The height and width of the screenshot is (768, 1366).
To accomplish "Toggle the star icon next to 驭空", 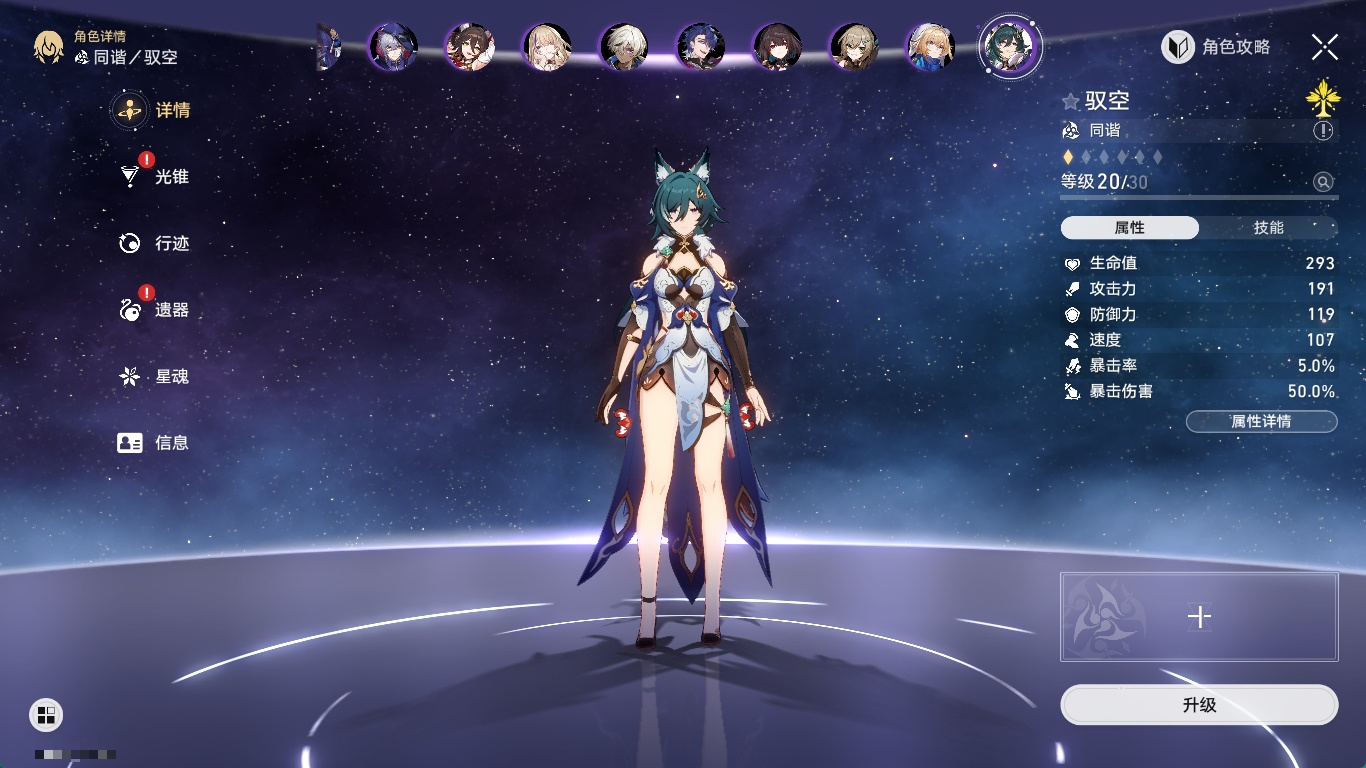I will pyautogui.click(x=1071, y=101).
